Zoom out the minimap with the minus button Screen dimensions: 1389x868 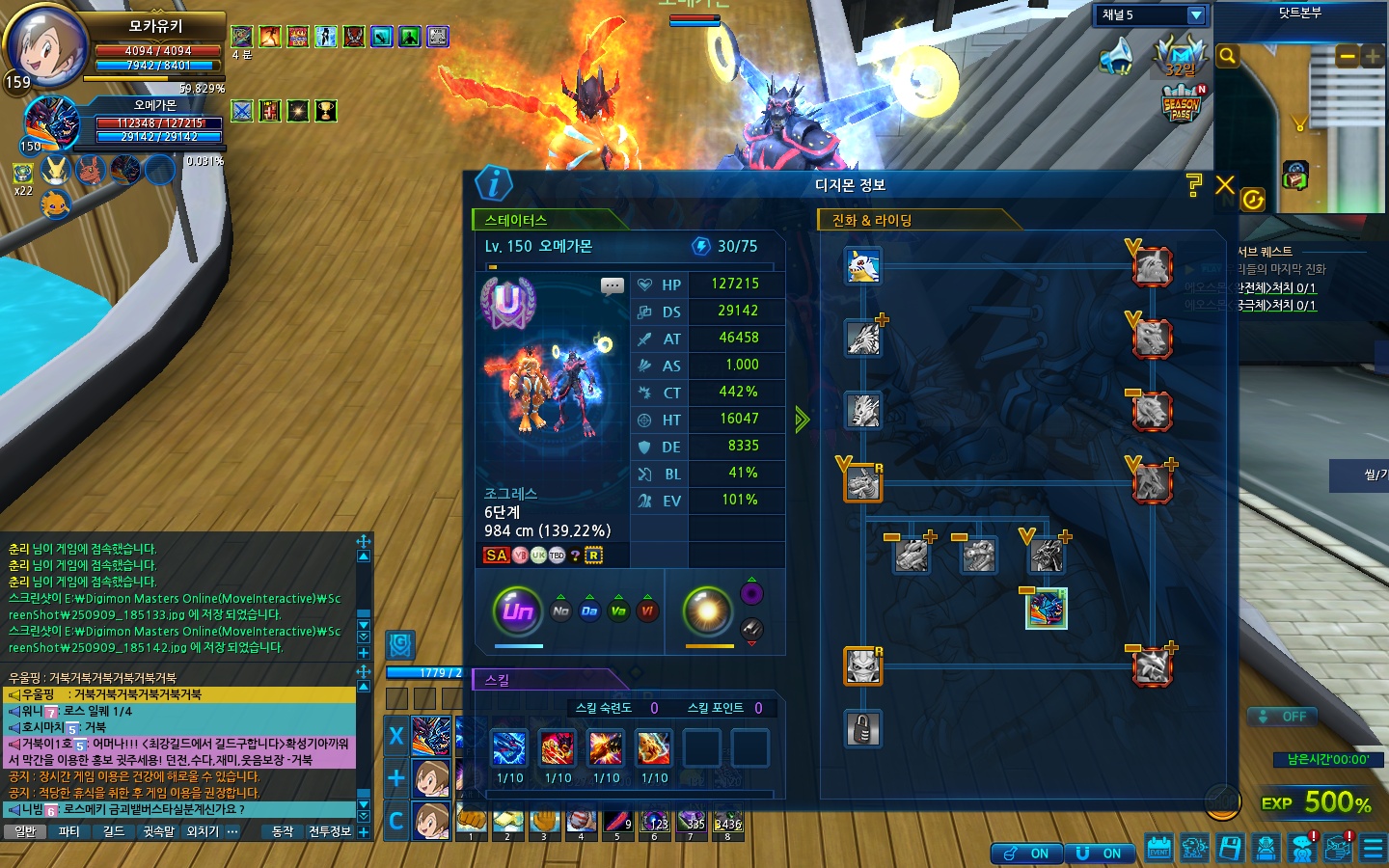(1348, 57)
